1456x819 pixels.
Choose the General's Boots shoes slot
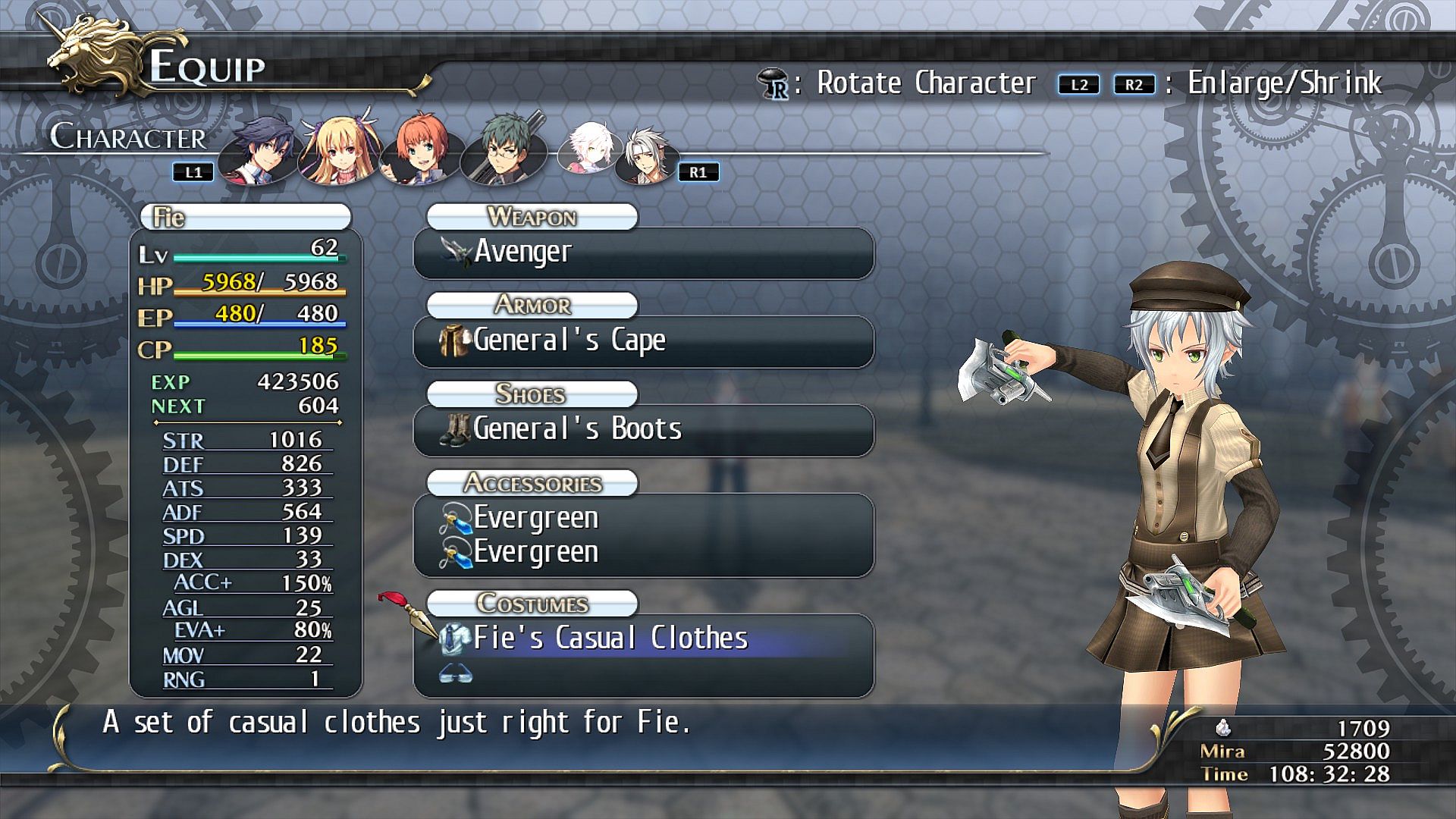643,430
